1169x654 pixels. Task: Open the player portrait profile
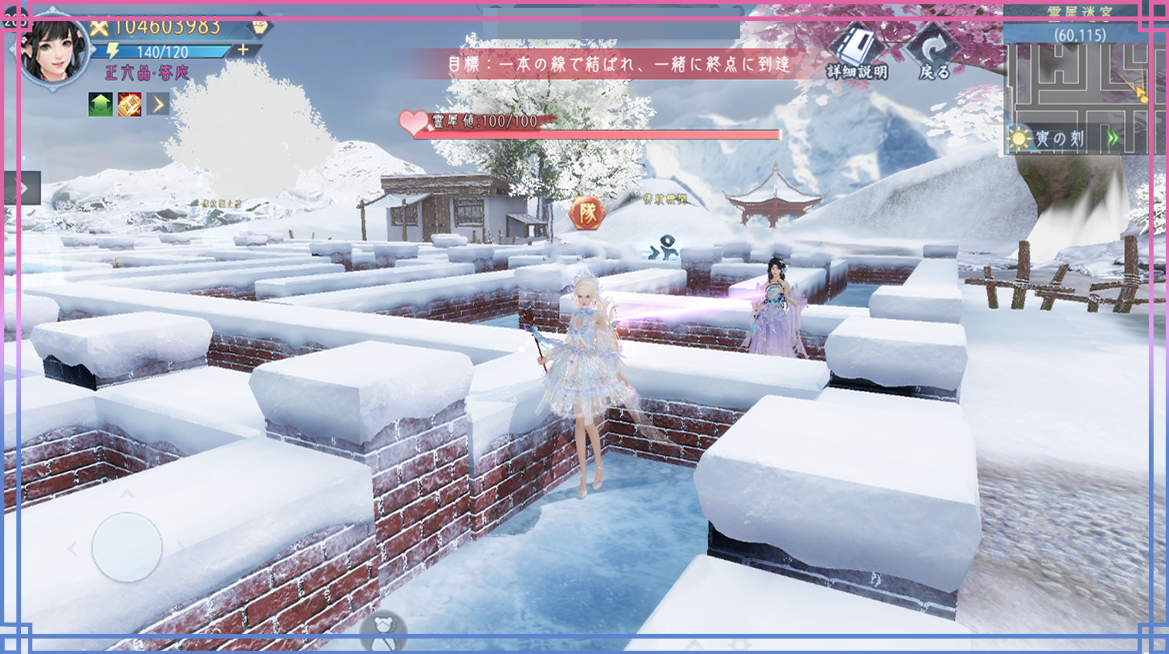[x=54, y=51]
